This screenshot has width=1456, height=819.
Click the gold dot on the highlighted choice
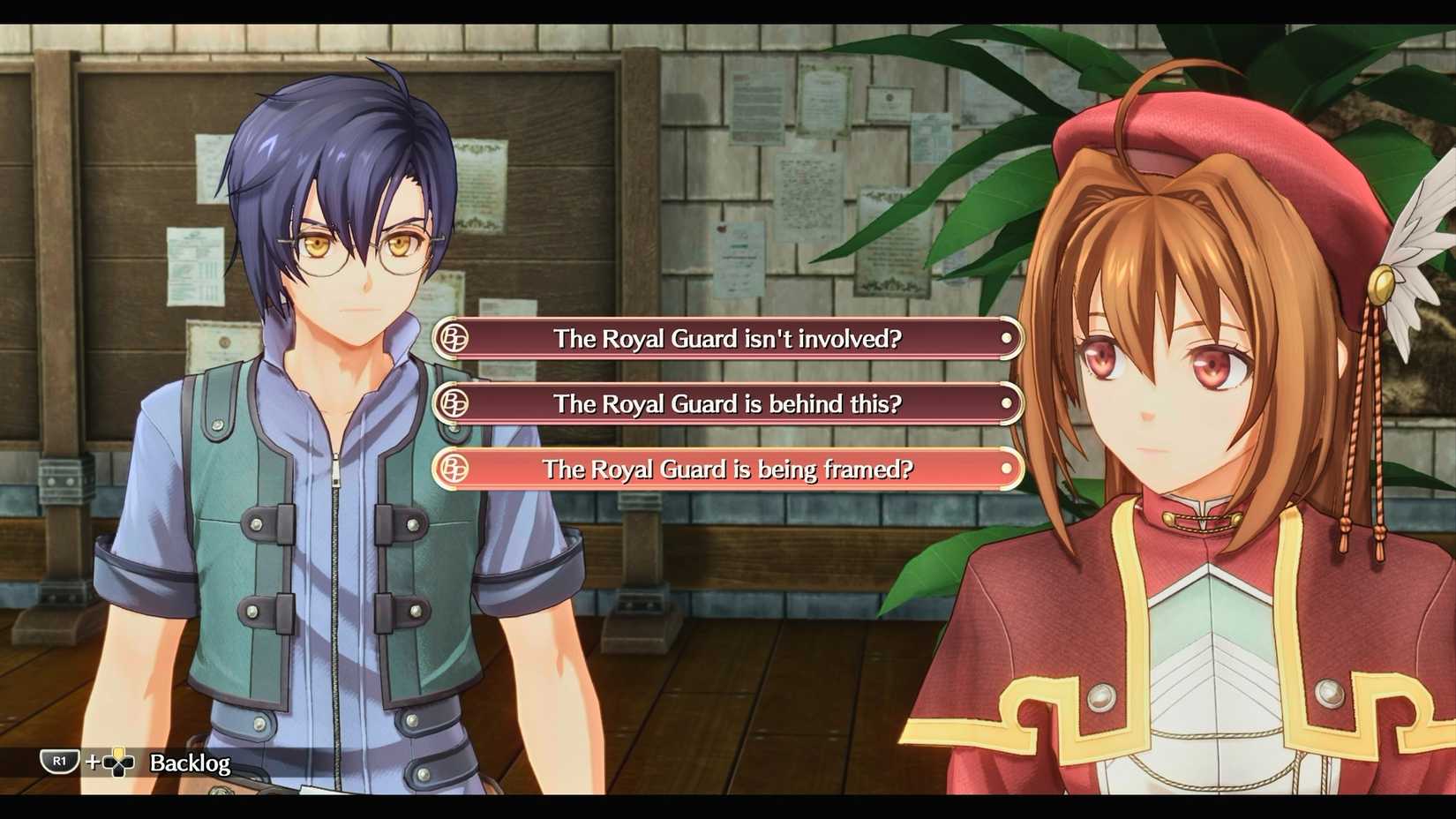point(1007,470)
